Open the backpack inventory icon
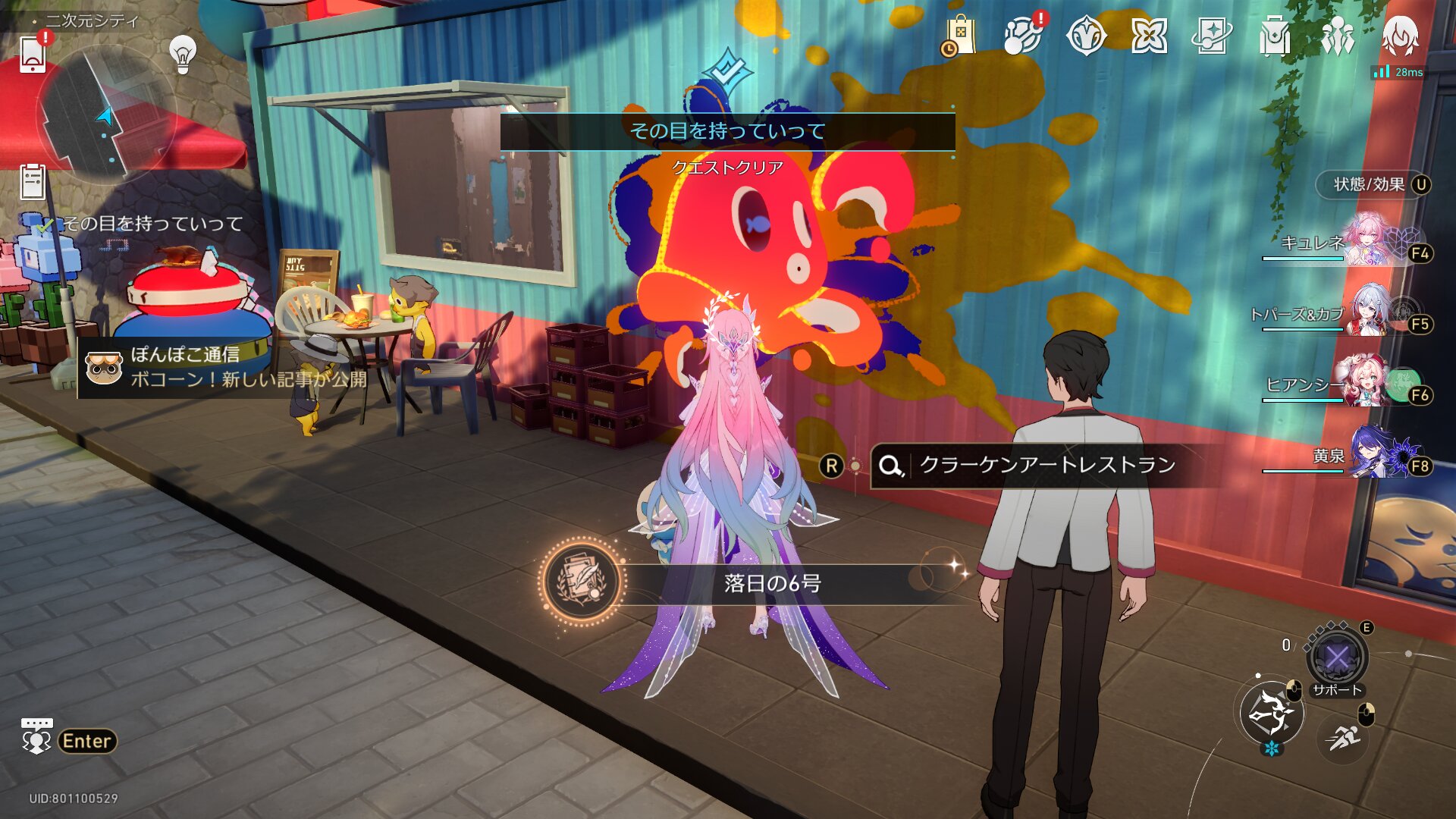This screenshot has width=1456, height=819. click(1275, 36)
